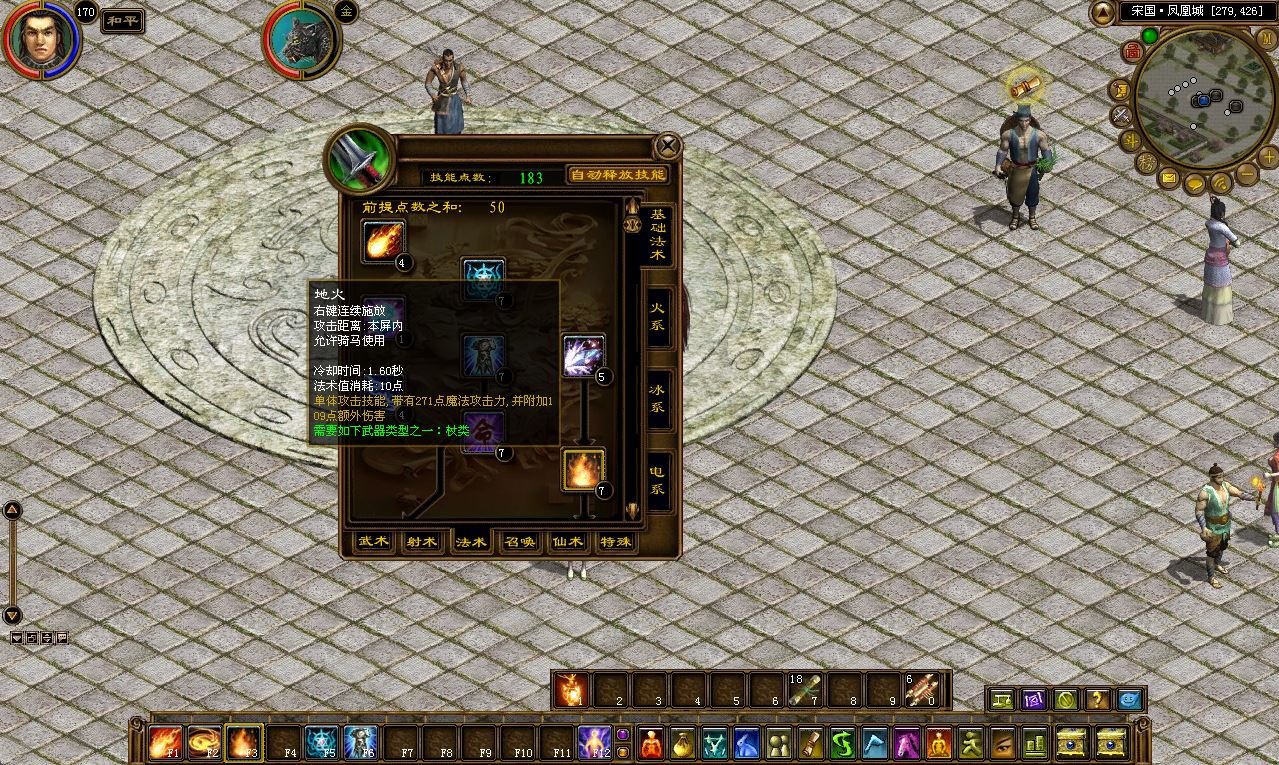Choose the 仙术 immortal arts tab
1279x765 pixels.
567,541
